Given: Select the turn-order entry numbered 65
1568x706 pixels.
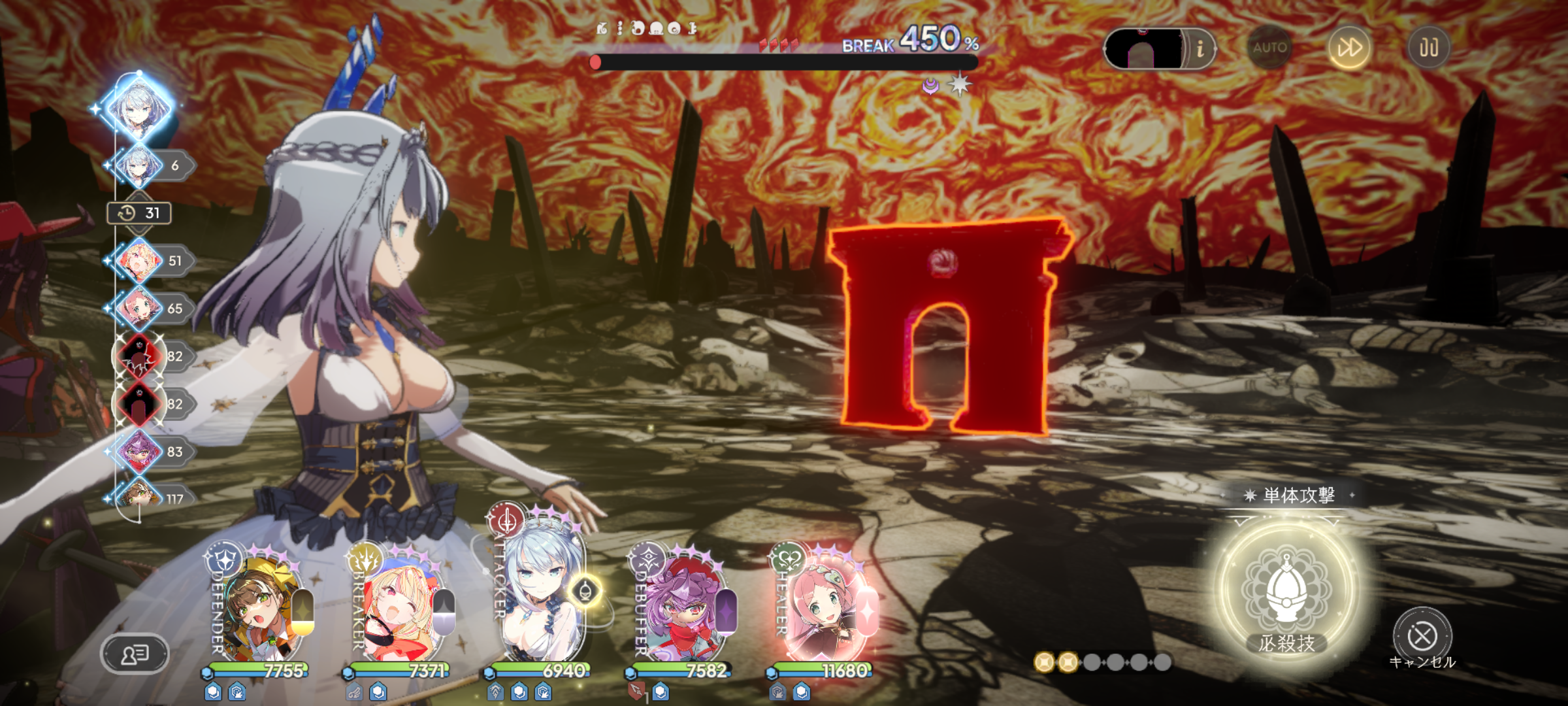Looking at the screenshot, I should pyautogui.click(x=139, y=309).
